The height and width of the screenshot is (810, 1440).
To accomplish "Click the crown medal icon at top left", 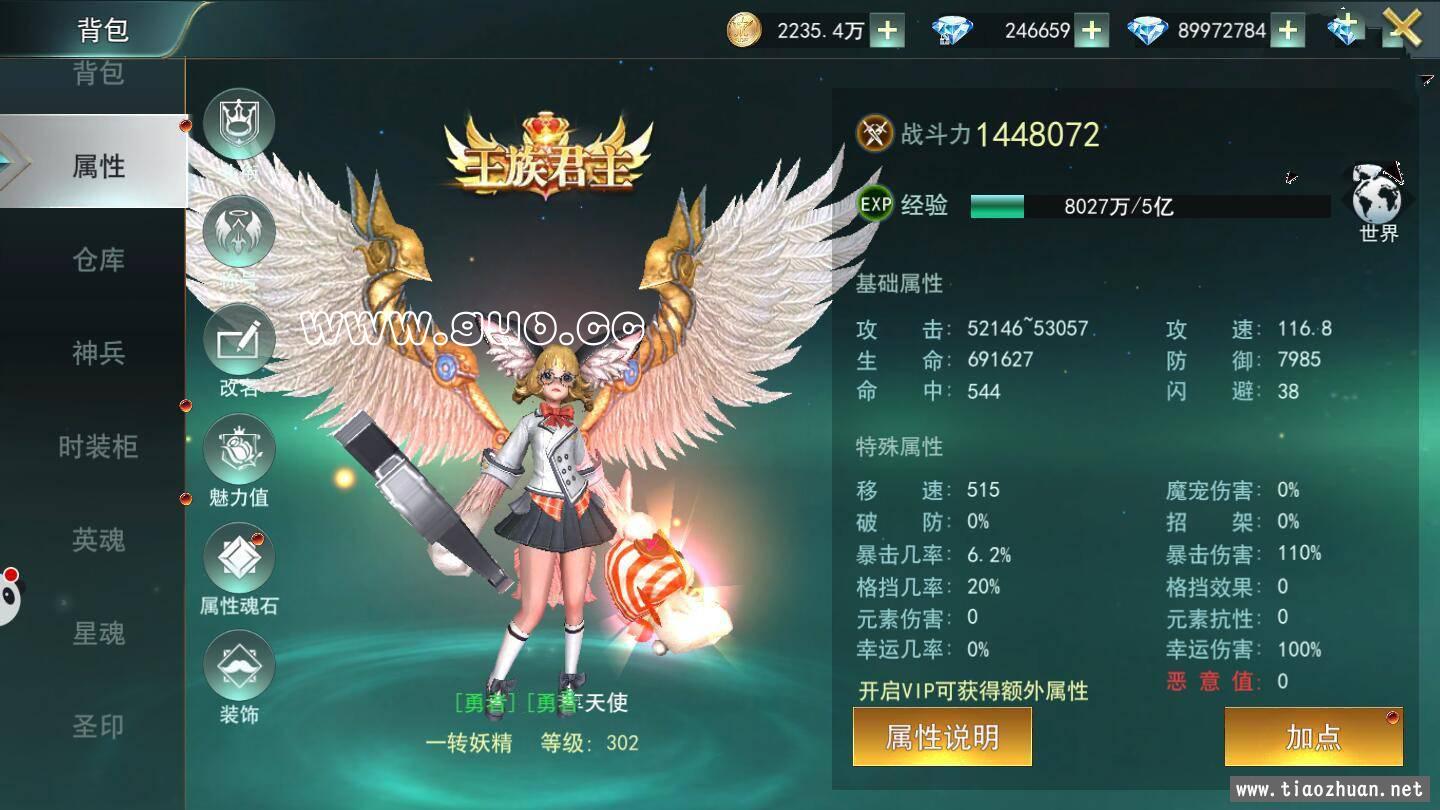I will click(240, 123).
